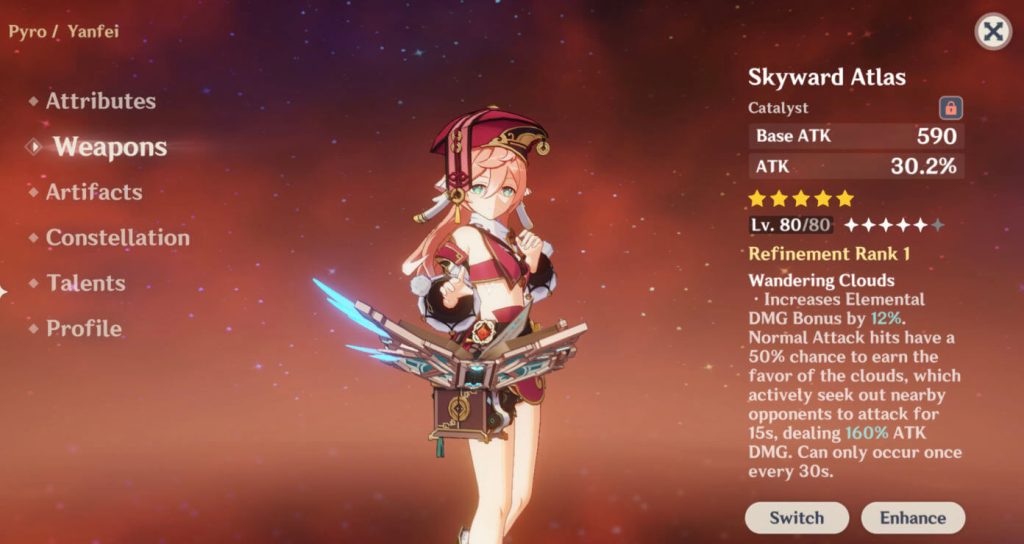1024x544 pixels.
Task: Enhance the Skyward Atlas
Action: [x=912, y=517]
